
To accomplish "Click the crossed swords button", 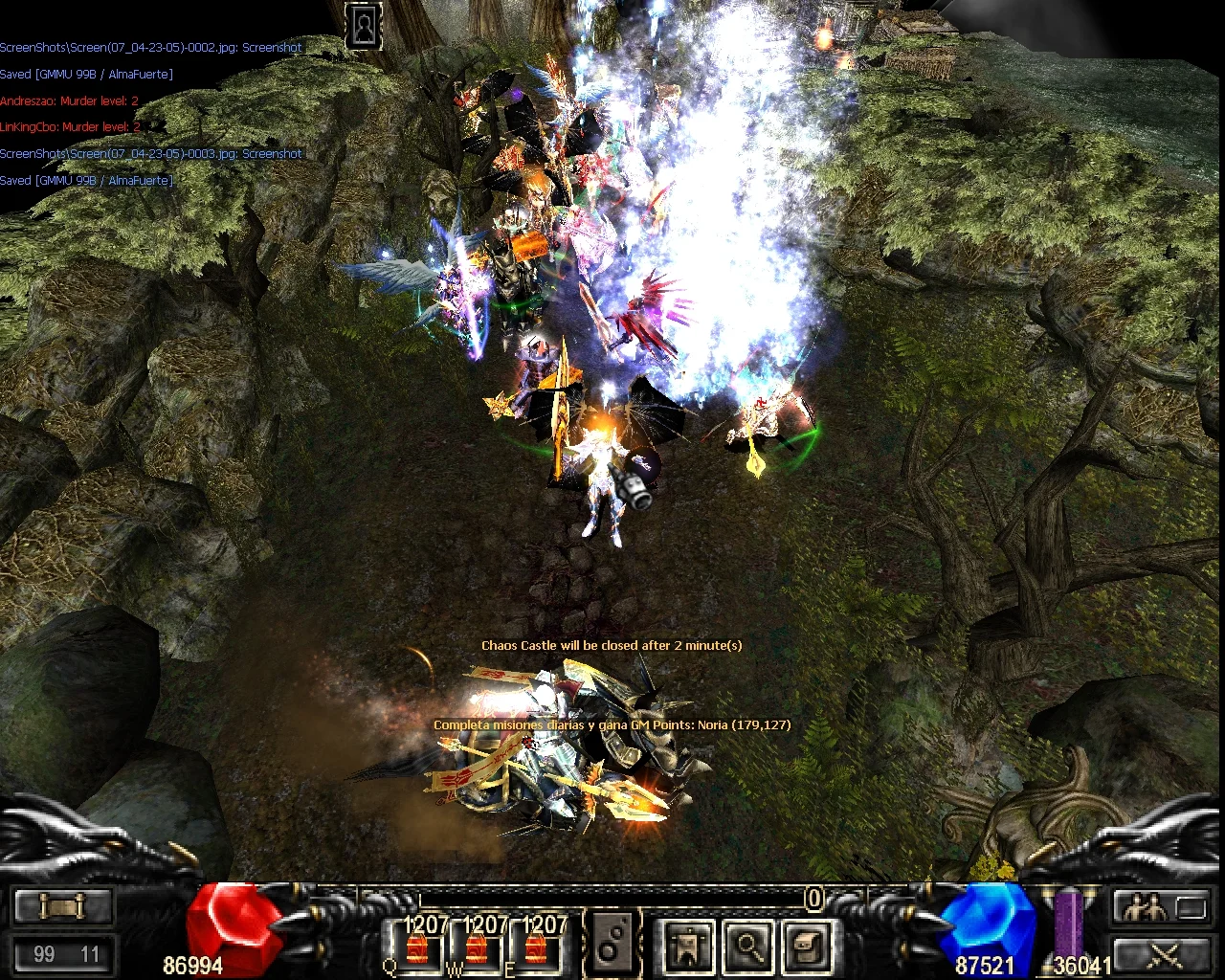I will point(1162,953).
